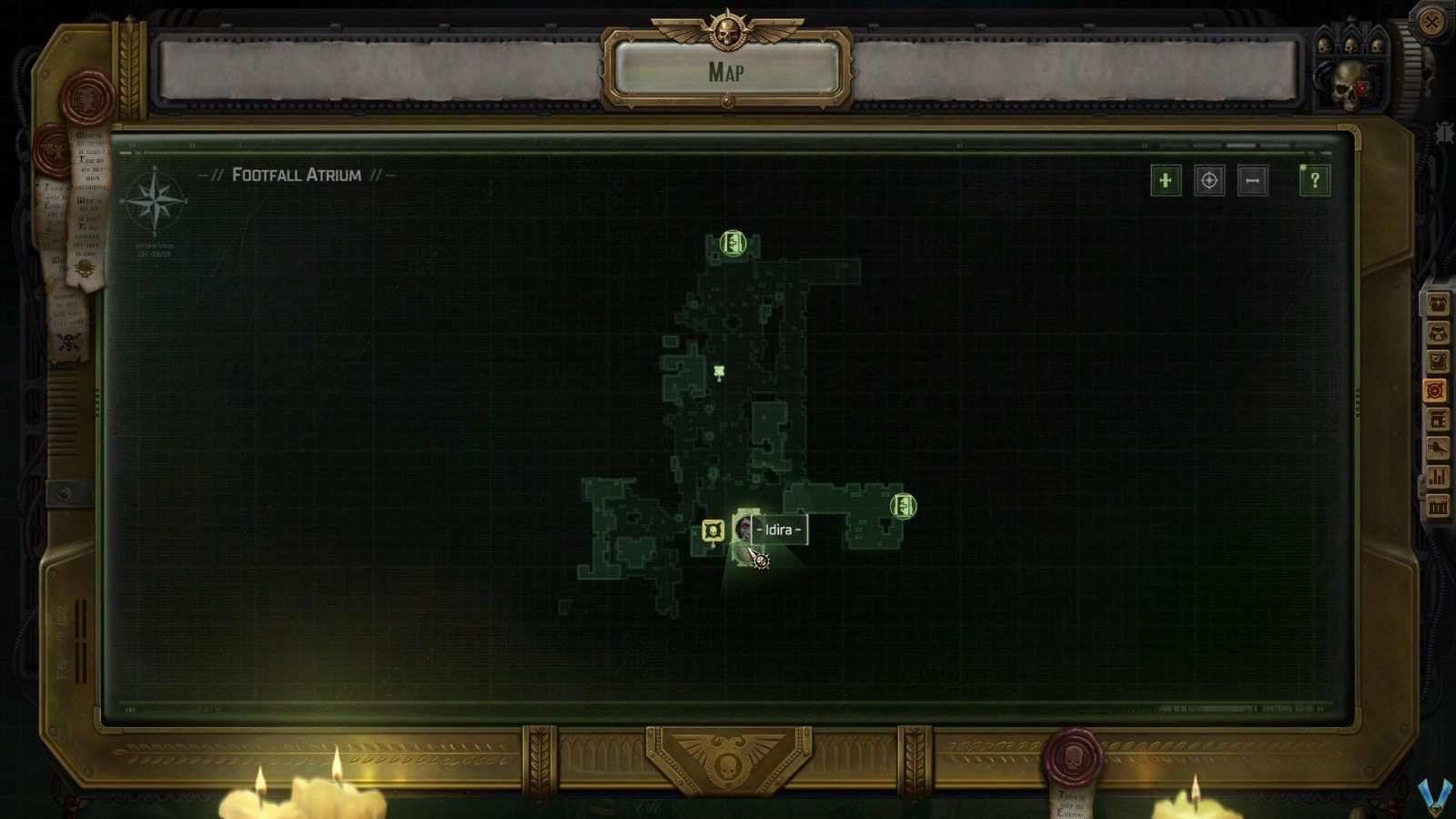Click the exit marker on the map's right side
This screenshot has height=819, width=1456.
(902, 504)
